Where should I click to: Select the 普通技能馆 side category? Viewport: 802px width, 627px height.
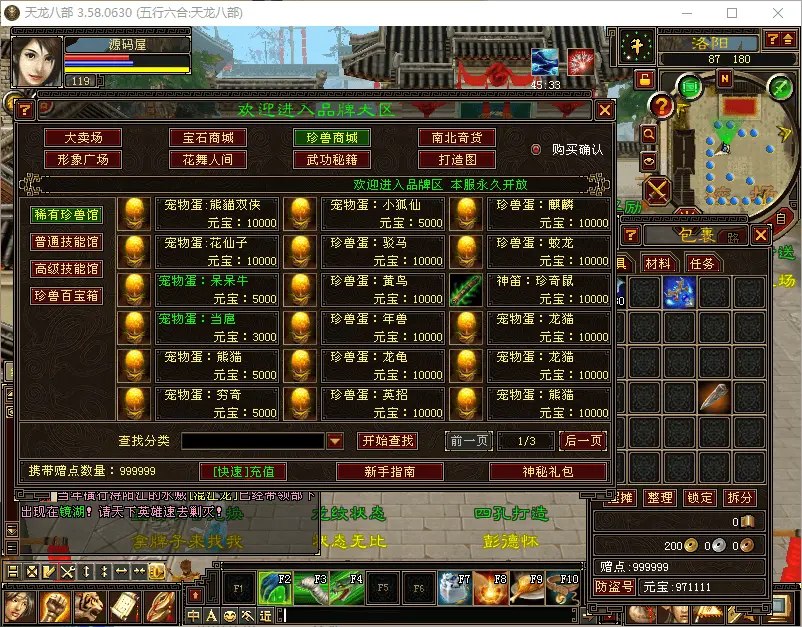point(67,241)
